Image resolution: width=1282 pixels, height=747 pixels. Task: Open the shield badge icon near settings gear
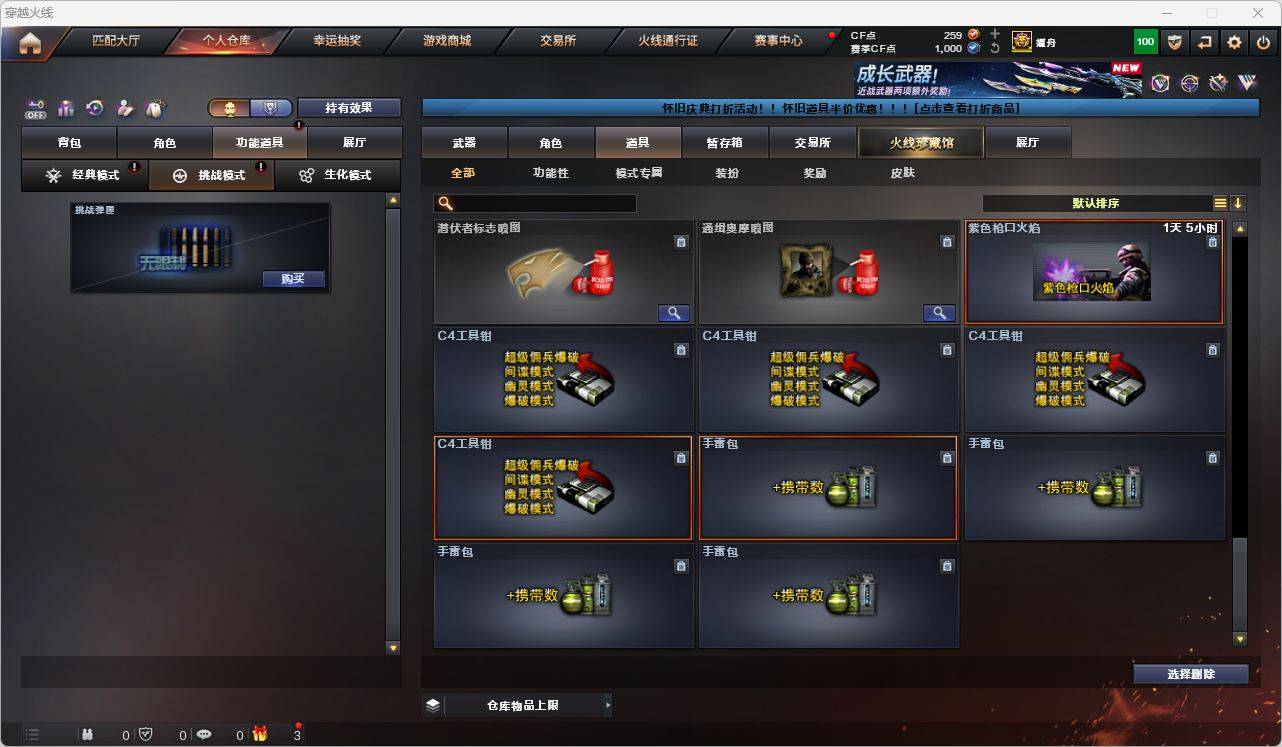pyautogui.click(x=1175, y=41)
